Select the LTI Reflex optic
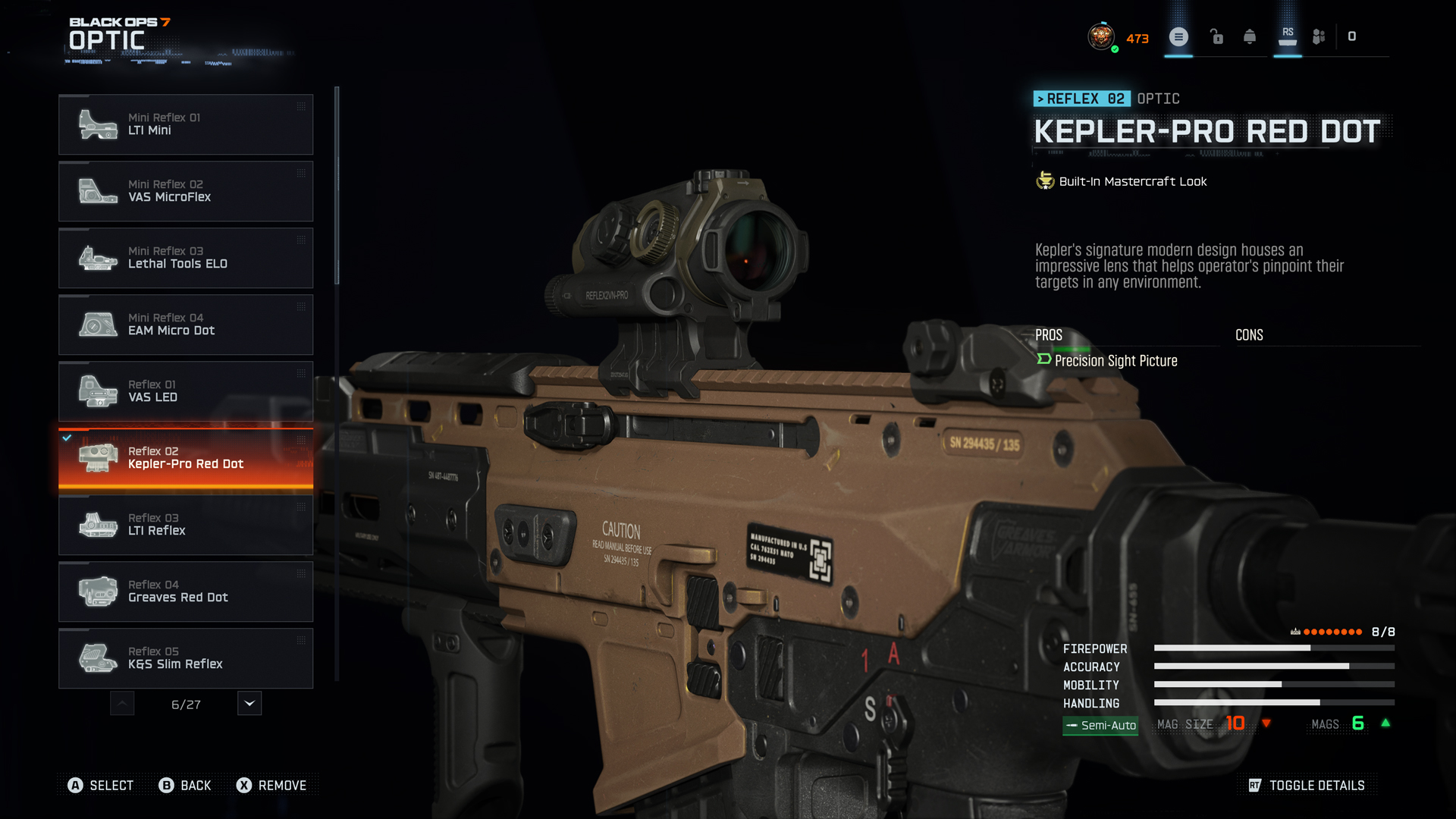Screen dimensions: 1456x819 pyautogui.click(x=186, y=525)
